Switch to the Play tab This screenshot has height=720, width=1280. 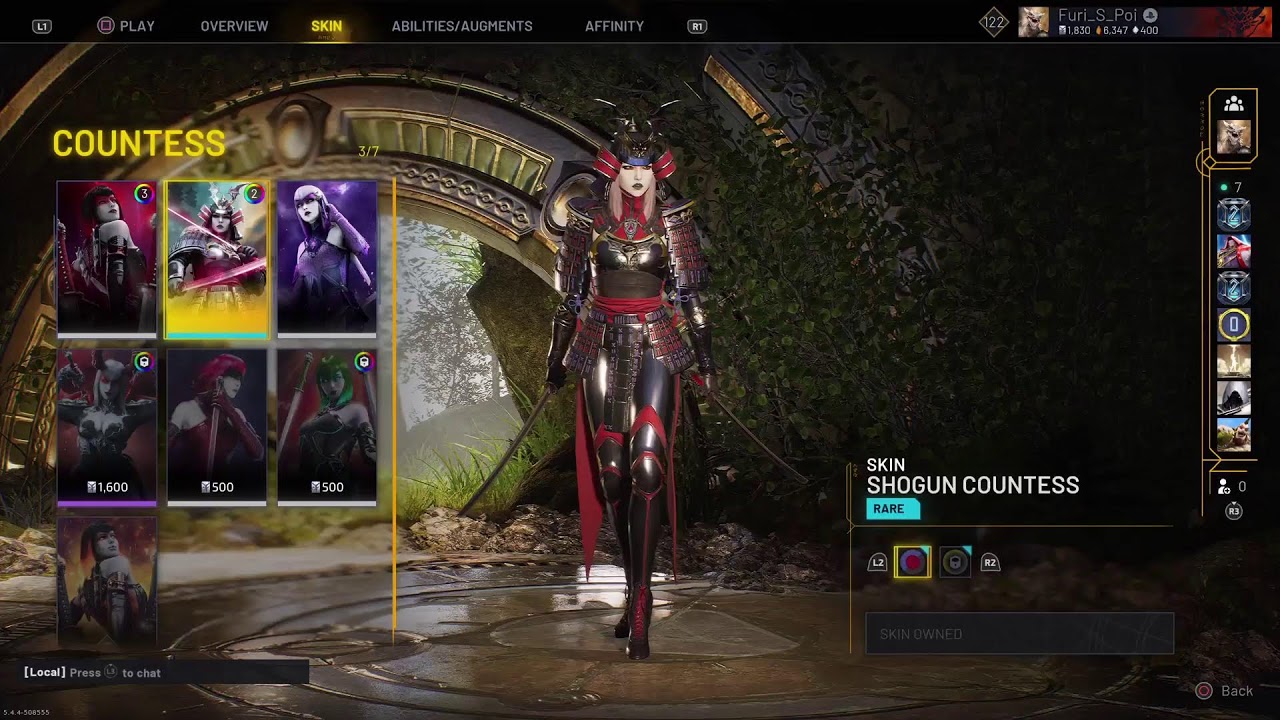[x=126, y=26]
